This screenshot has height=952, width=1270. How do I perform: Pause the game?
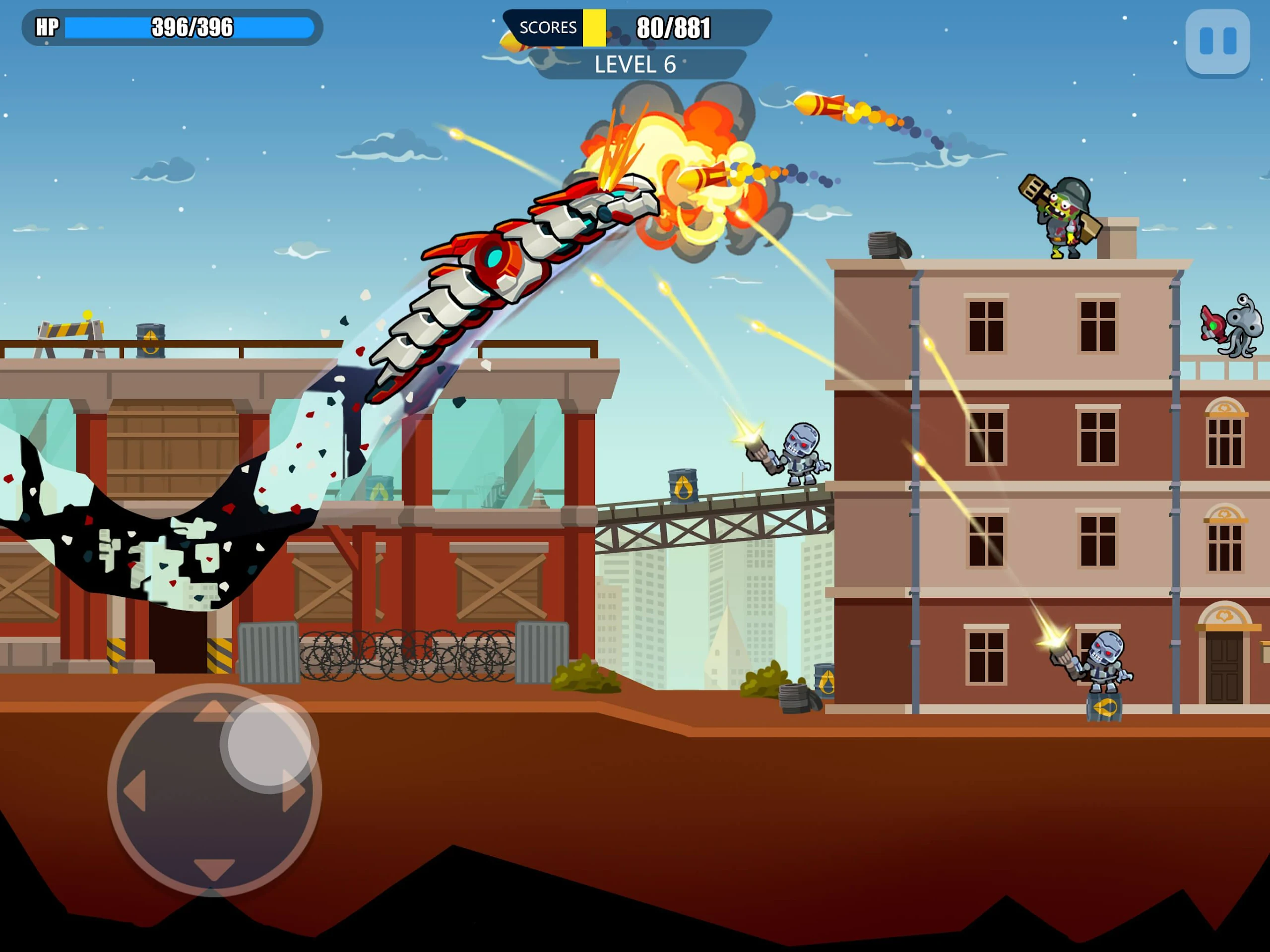[1217, 41]
